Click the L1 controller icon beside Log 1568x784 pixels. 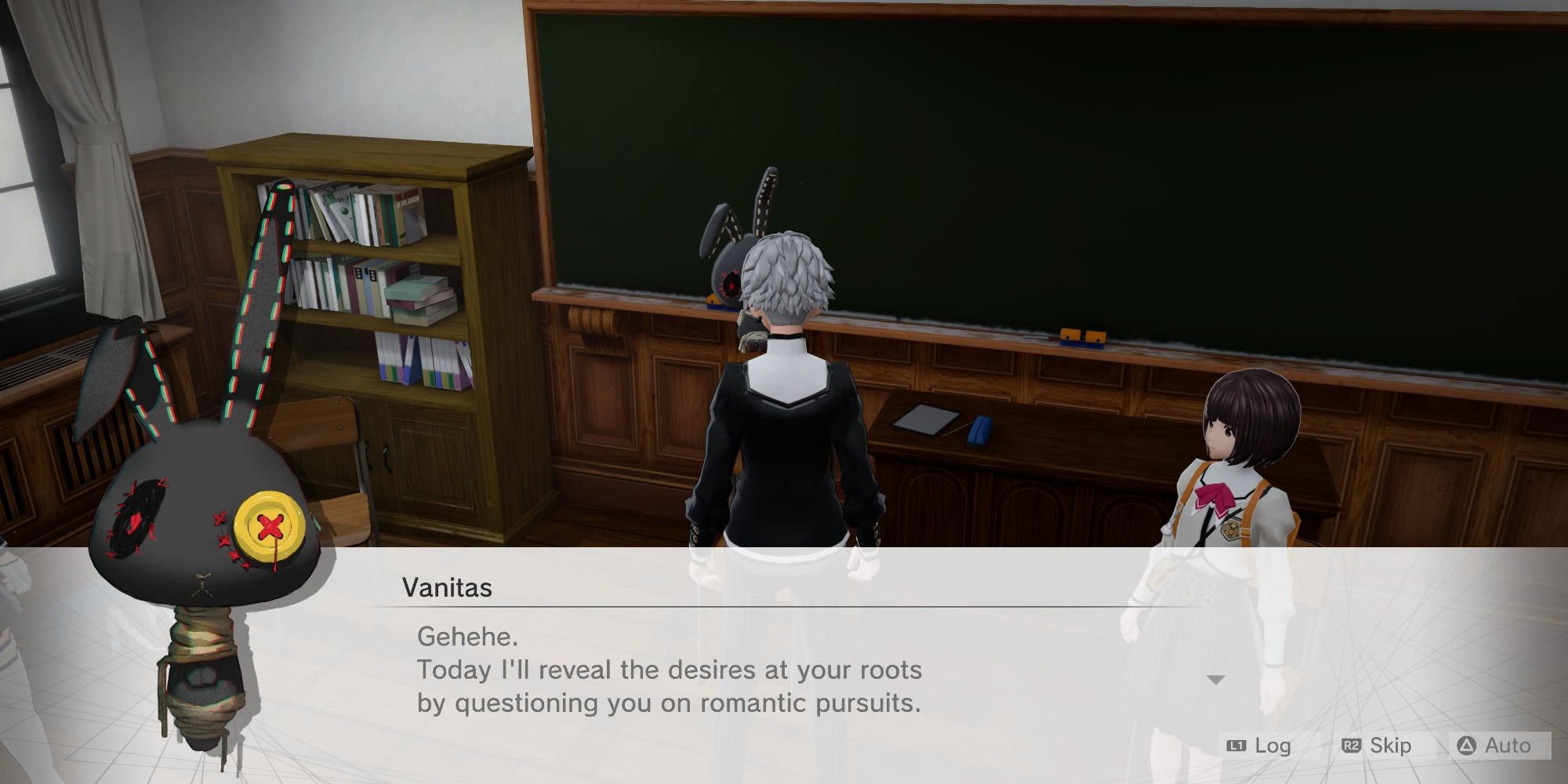[x=1236, y=746]
